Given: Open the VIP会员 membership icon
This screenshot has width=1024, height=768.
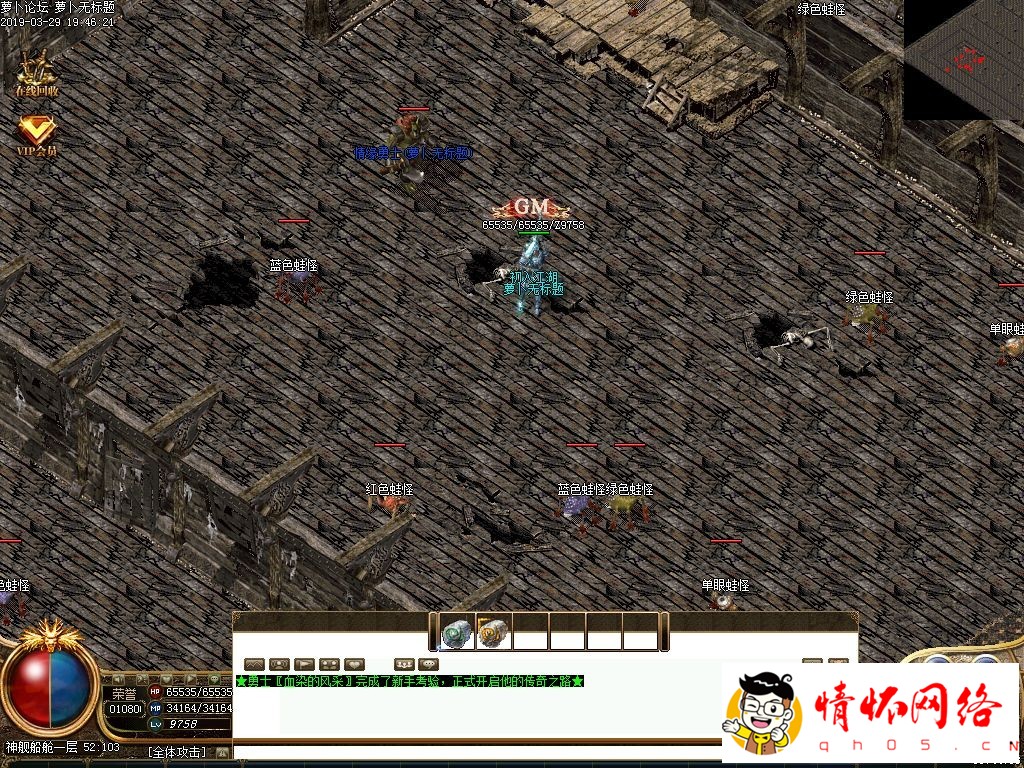Looking at the screenshot, I should click(37, 134).
